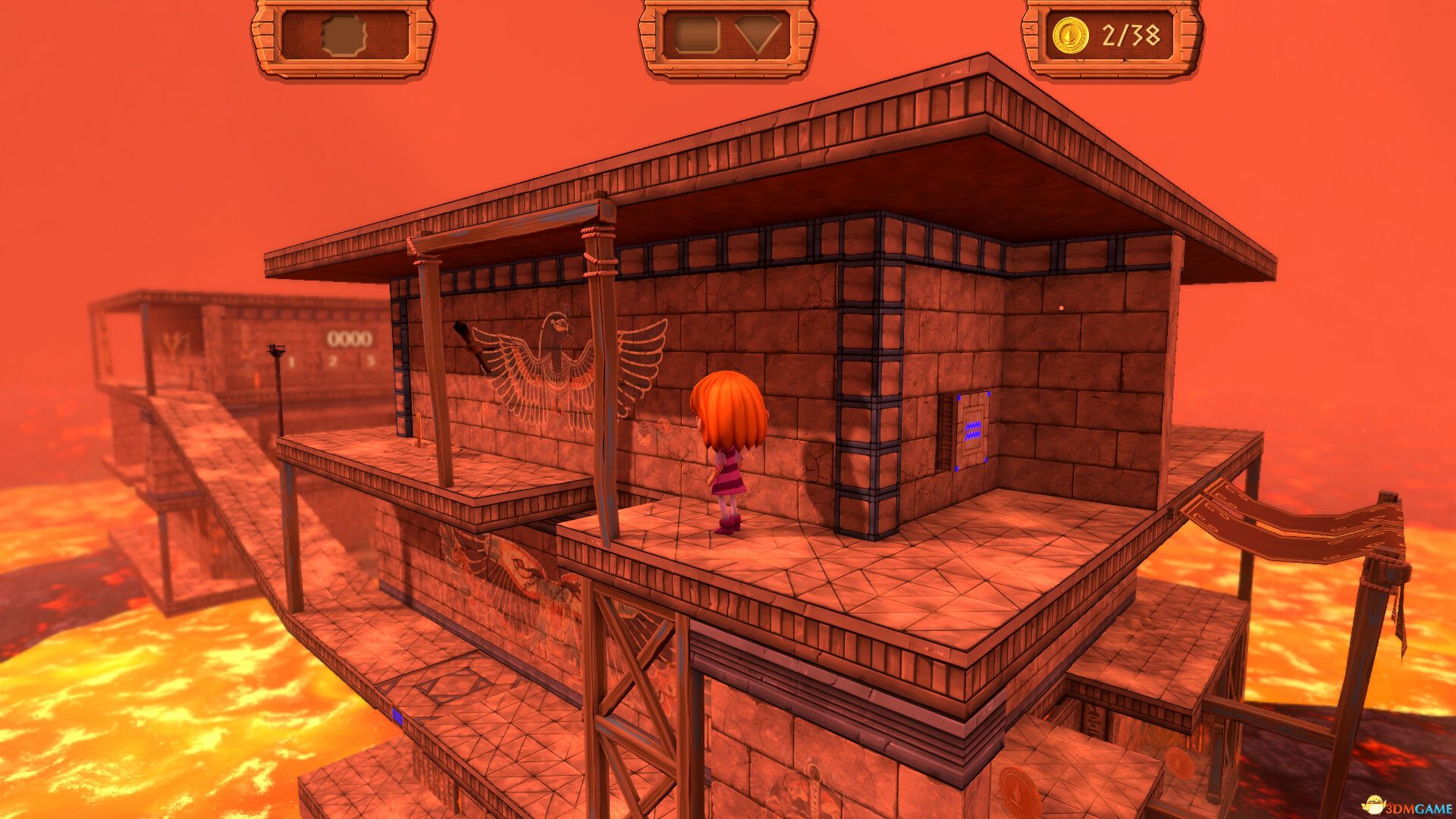Click the blue marker on the lower platform
Image resolution: width=1456 pixels, height=819 pixels.
coord(397,717)
